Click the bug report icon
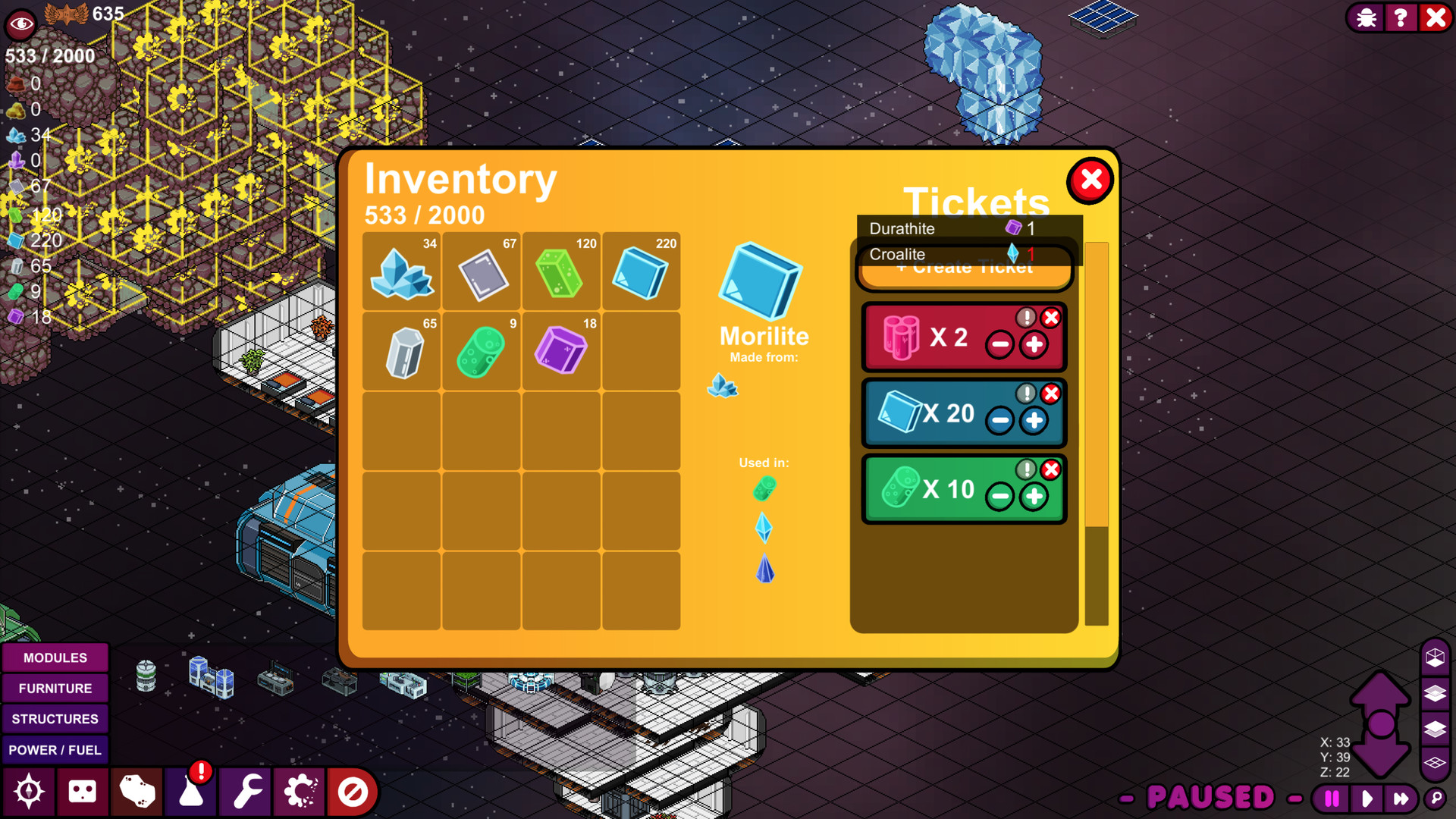Viewport: 1456px width, 819px height. point(1365,17)
